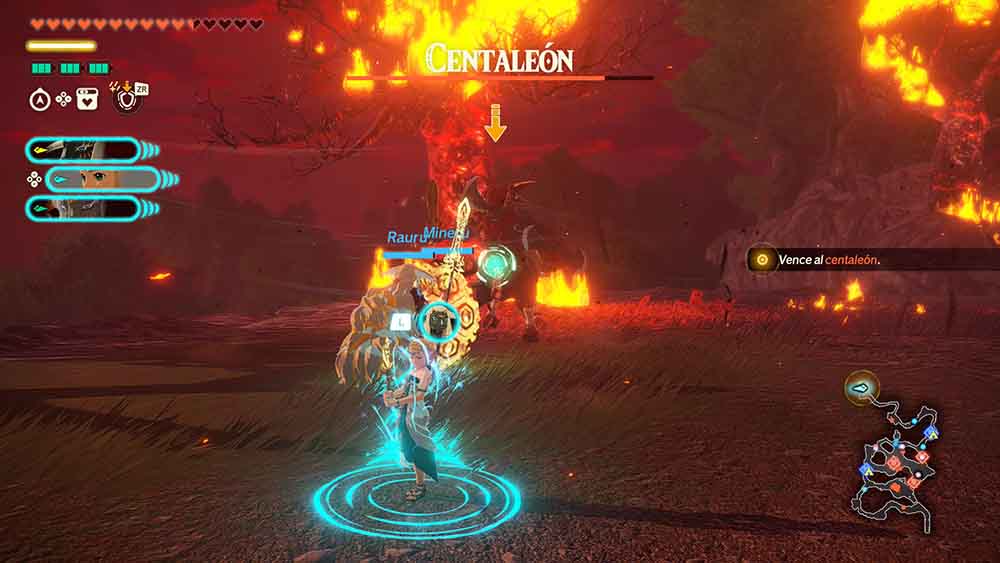Select the blonde character's middle portrait

(88, 180)
